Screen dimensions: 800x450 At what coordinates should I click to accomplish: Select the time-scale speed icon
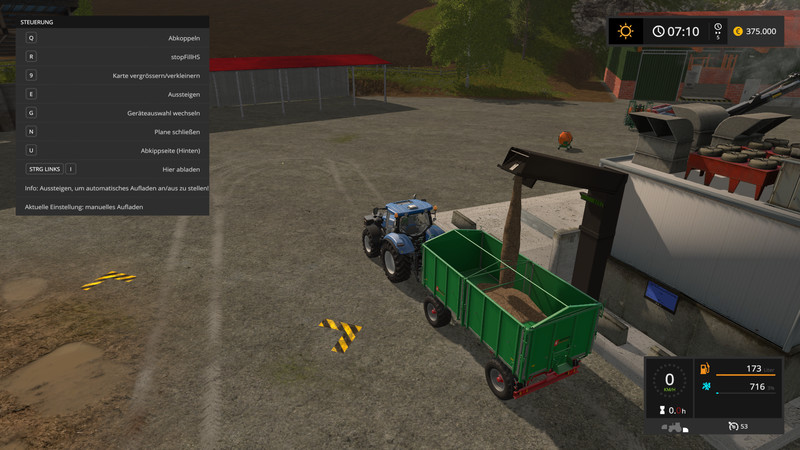pyautogui.click(x=715, y=31)
